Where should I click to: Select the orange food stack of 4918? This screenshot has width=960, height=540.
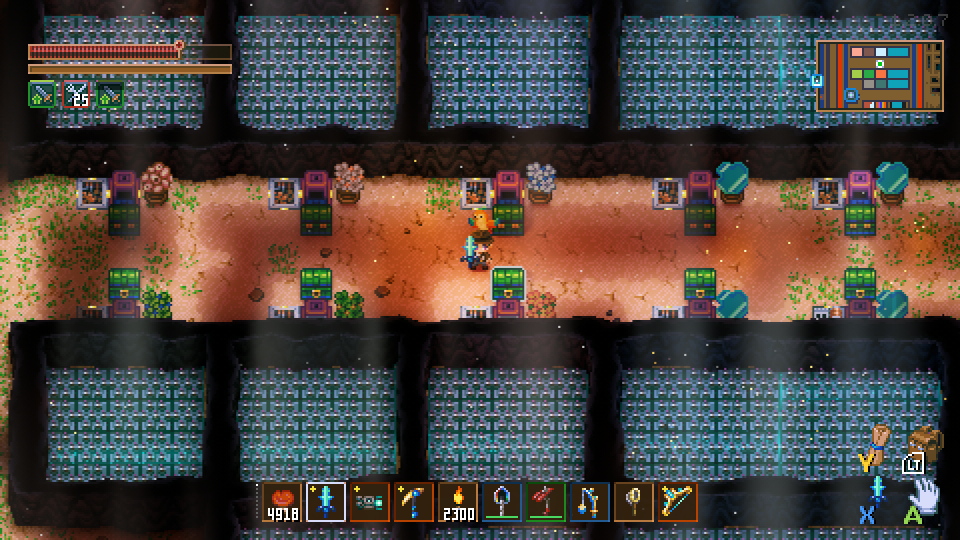tap(282, 502)
